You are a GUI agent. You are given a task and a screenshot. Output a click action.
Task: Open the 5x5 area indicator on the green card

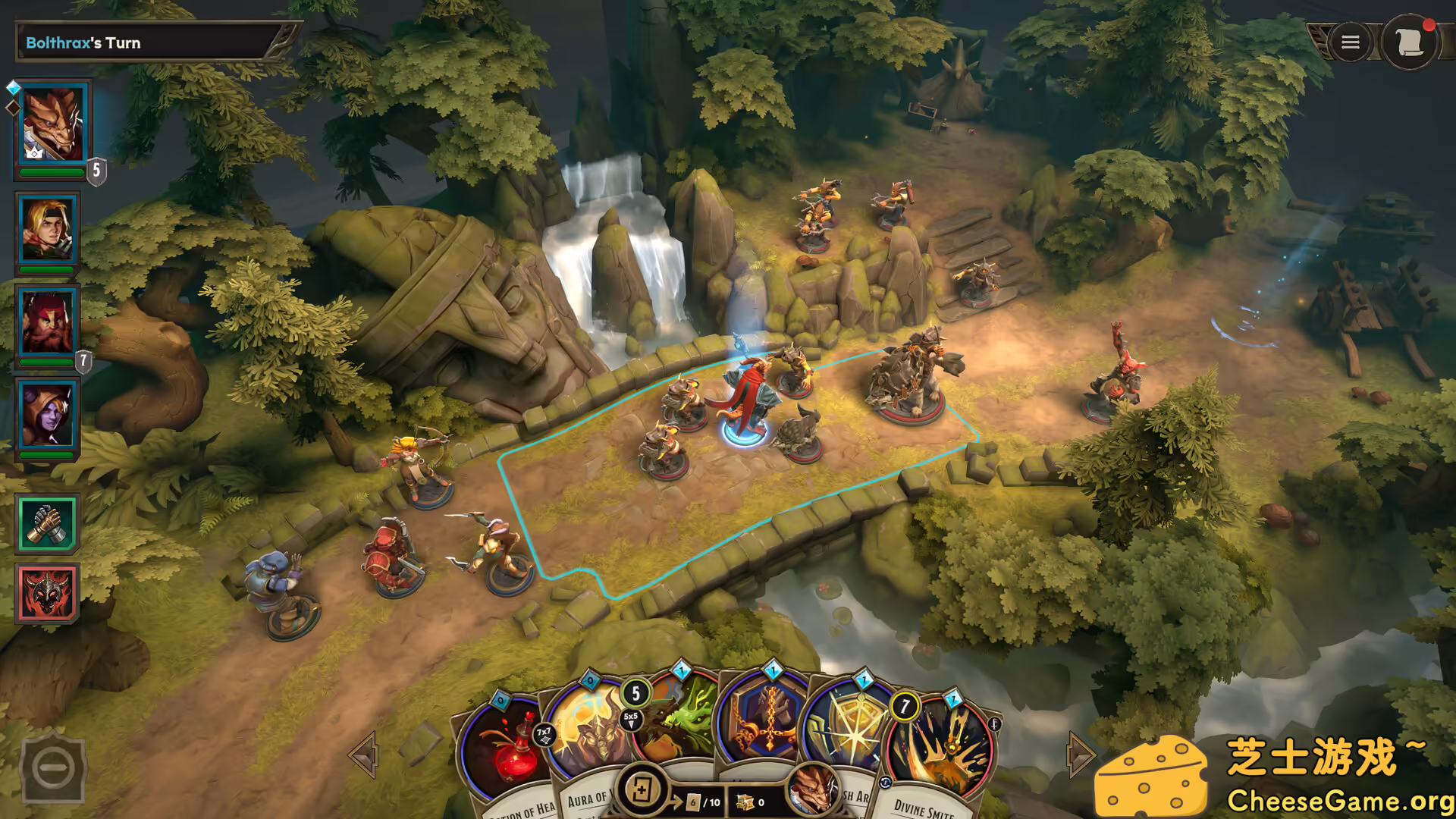pos(631,717)
